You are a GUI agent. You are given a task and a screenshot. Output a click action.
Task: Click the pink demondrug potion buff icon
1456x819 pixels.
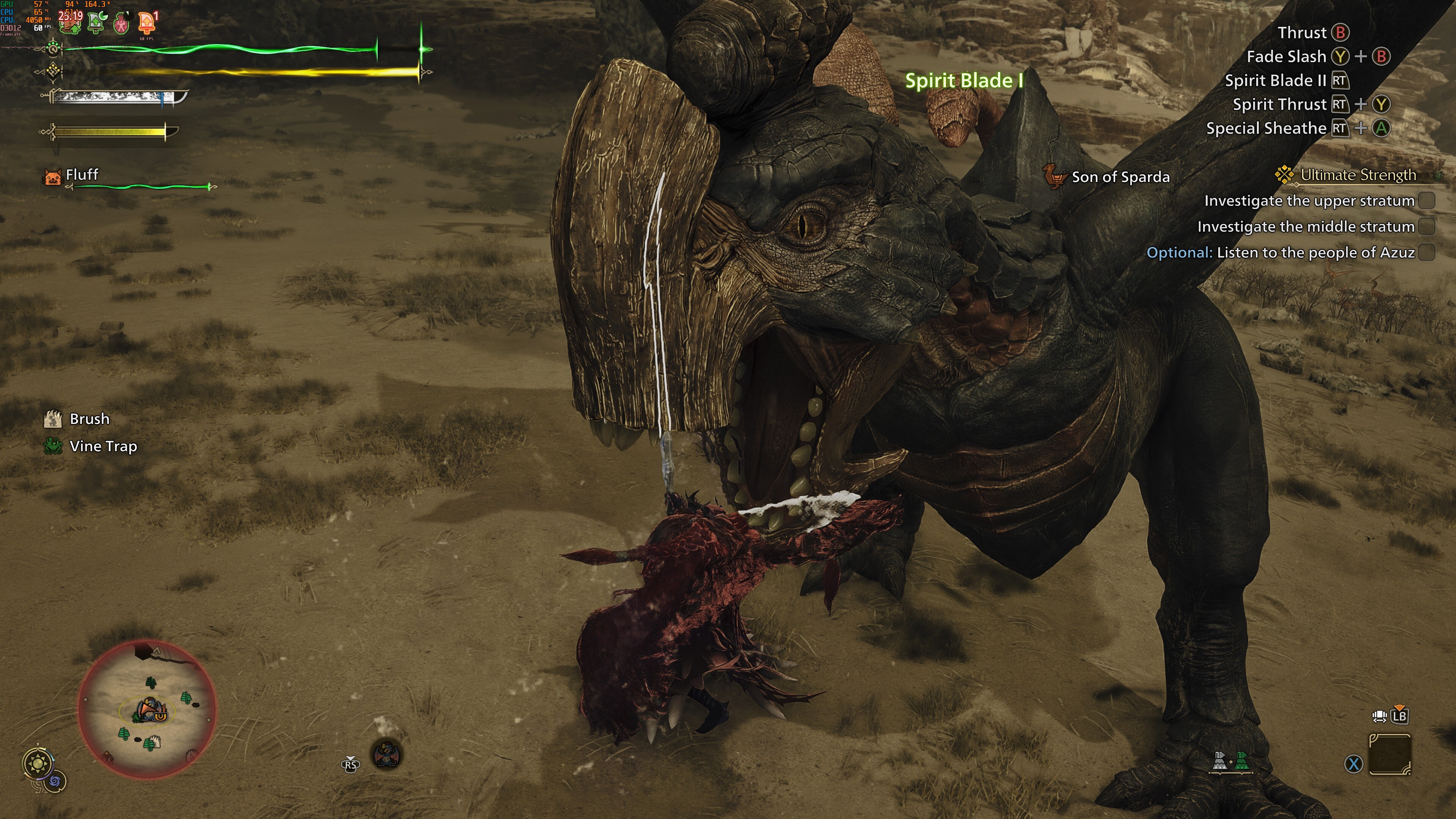121,23
